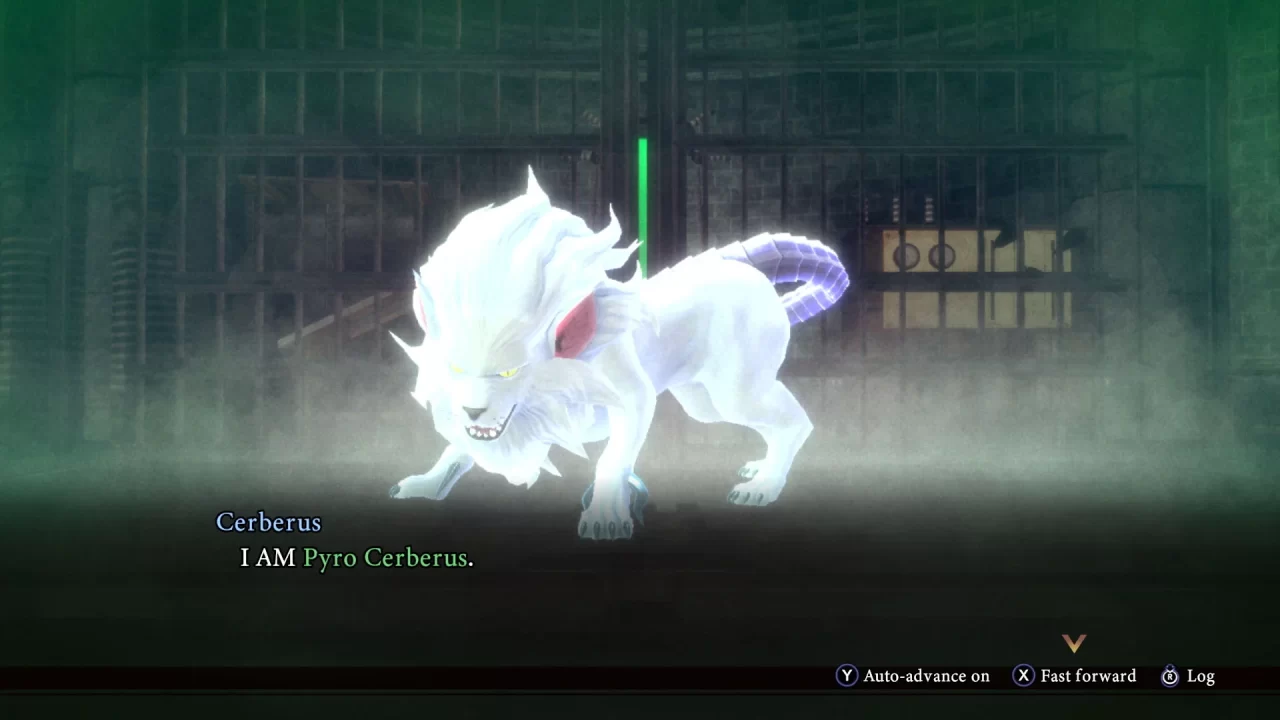
Task: Activate Fast forward for the dialogue
Action: 1086,676
